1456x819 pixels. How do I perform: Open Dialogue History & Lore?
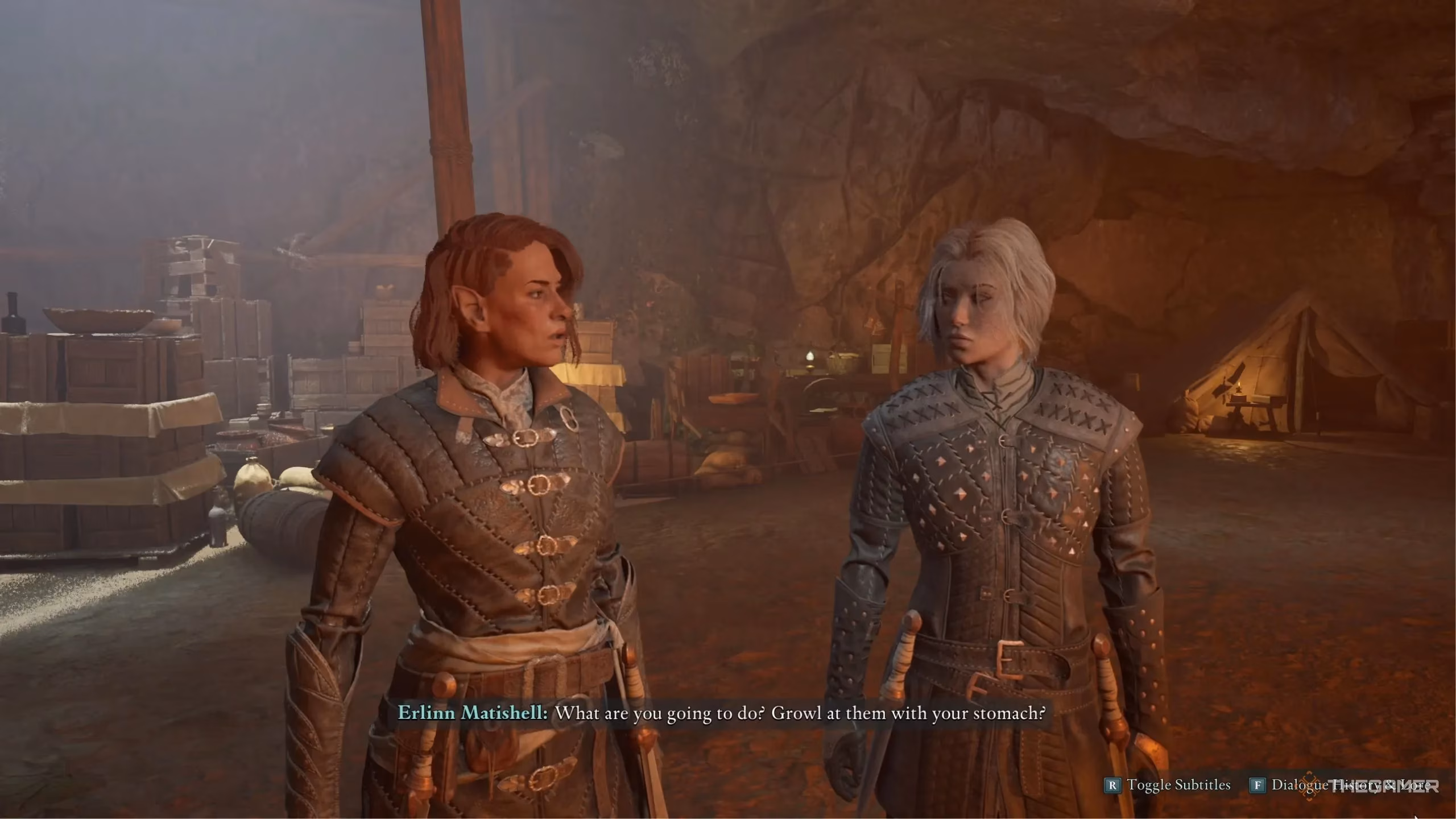coord(1350,785)
